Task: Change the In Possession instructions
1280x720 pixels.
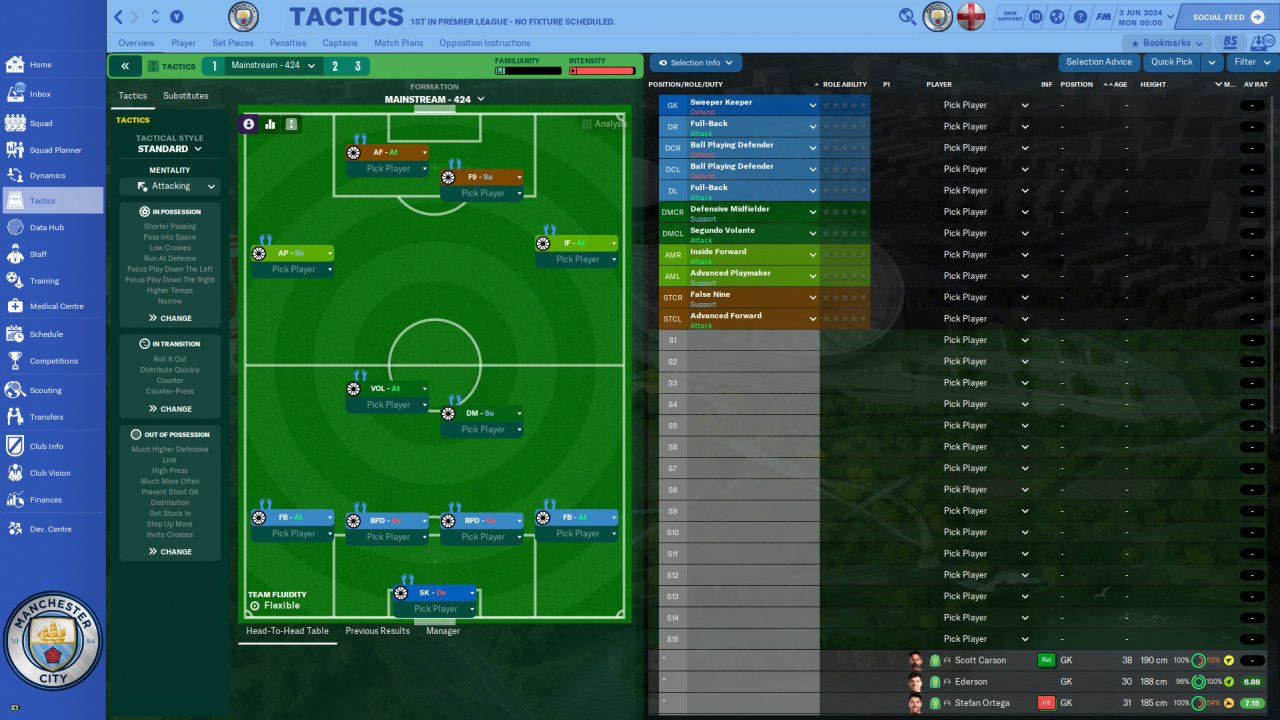Action: point(170,318)
